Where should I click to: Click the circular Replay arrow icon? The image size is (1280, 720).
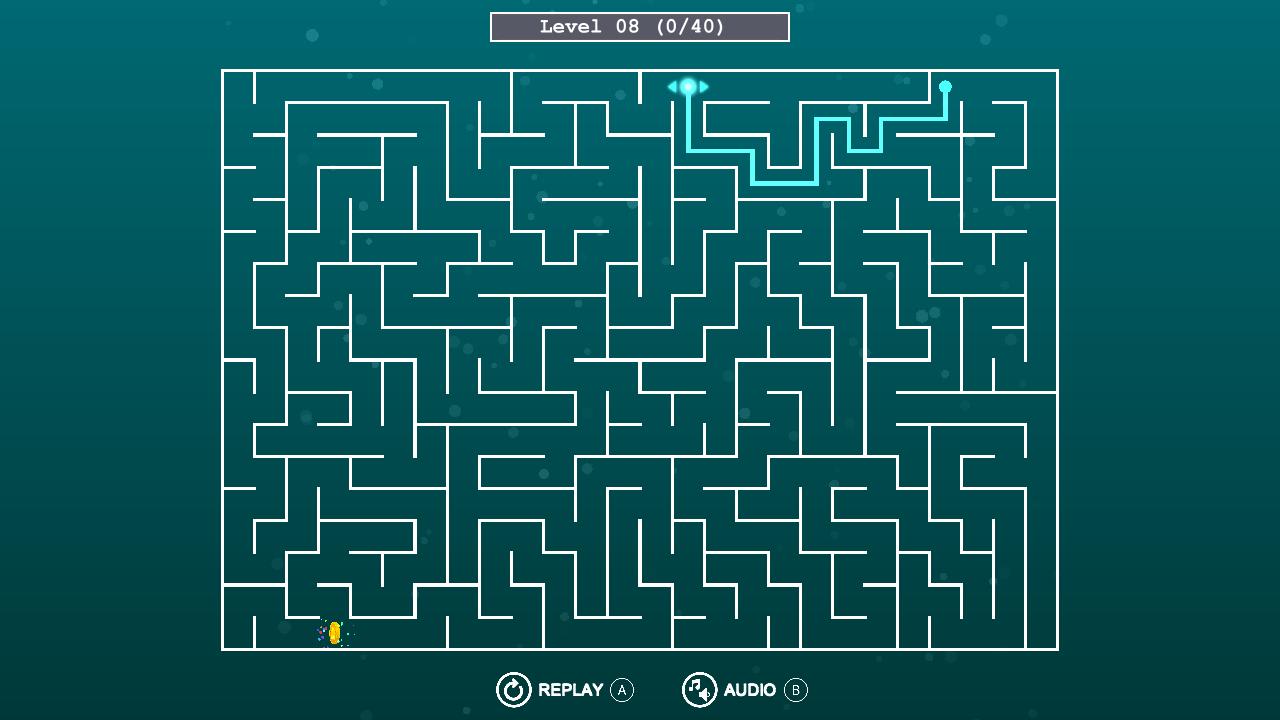514,689
